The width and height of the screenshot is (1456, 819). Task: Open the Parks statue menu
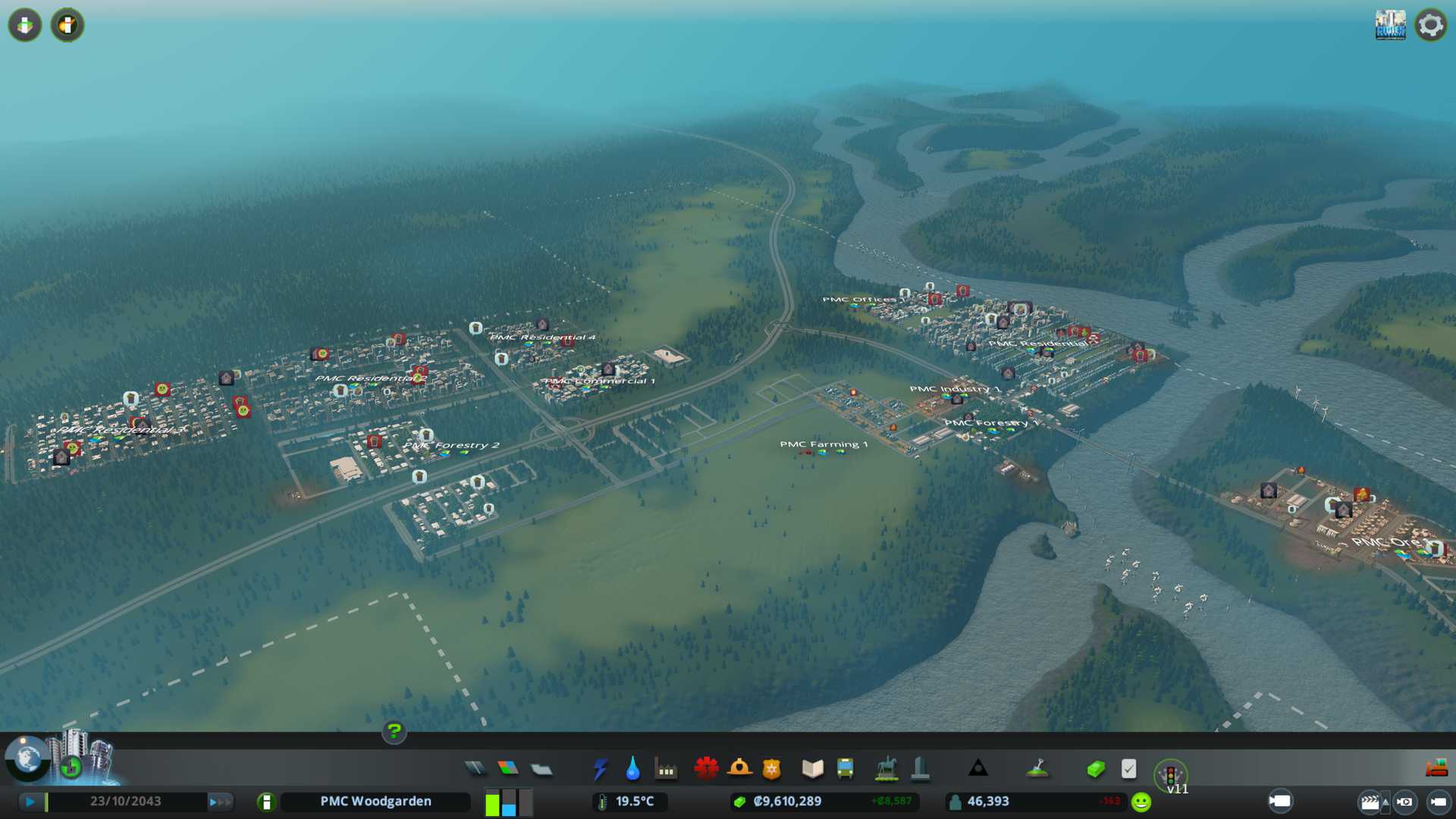click(886, 769)
